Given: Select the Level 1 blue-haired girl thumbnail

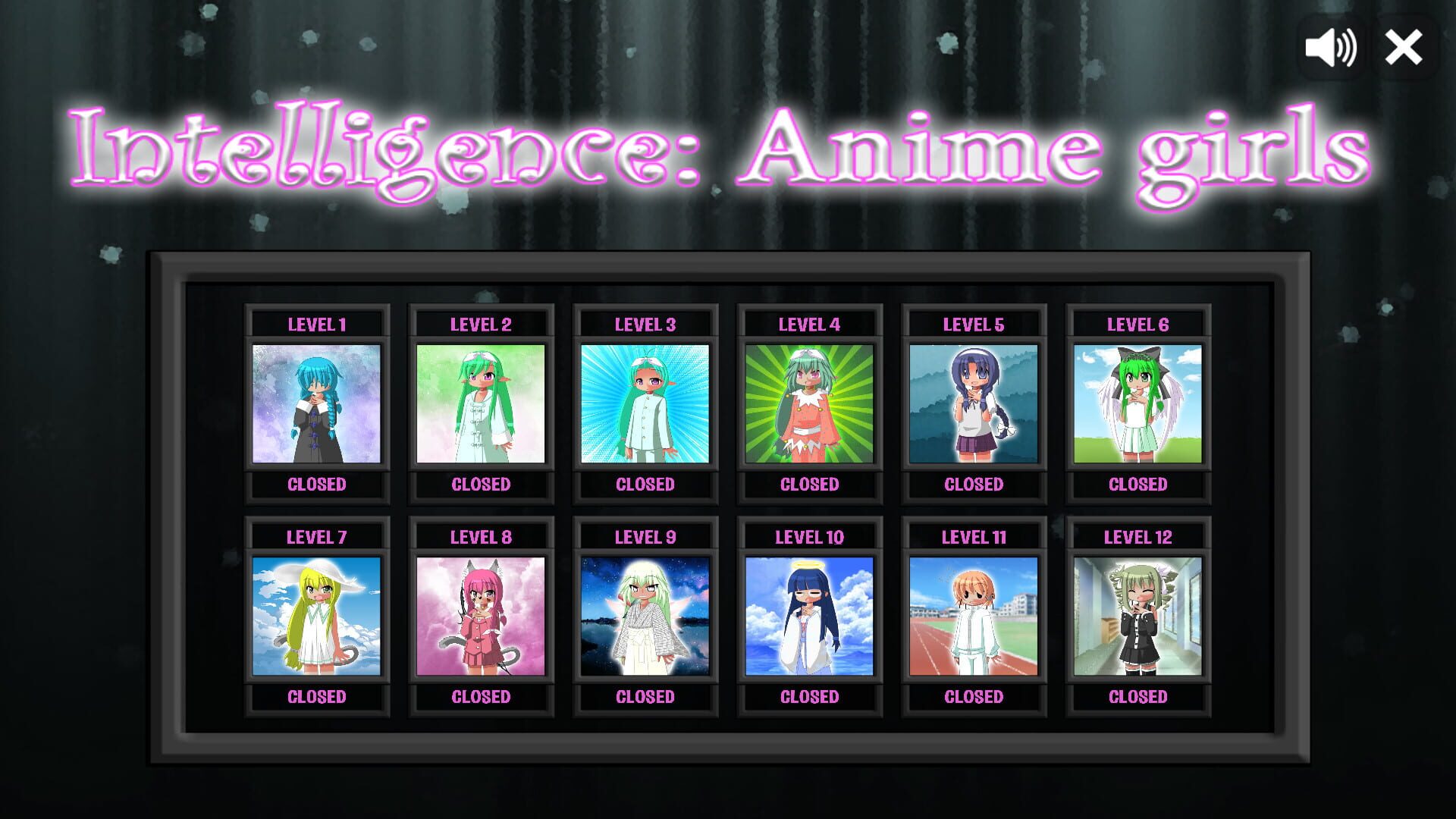Looking at the screenshot, I should [317, 404].
